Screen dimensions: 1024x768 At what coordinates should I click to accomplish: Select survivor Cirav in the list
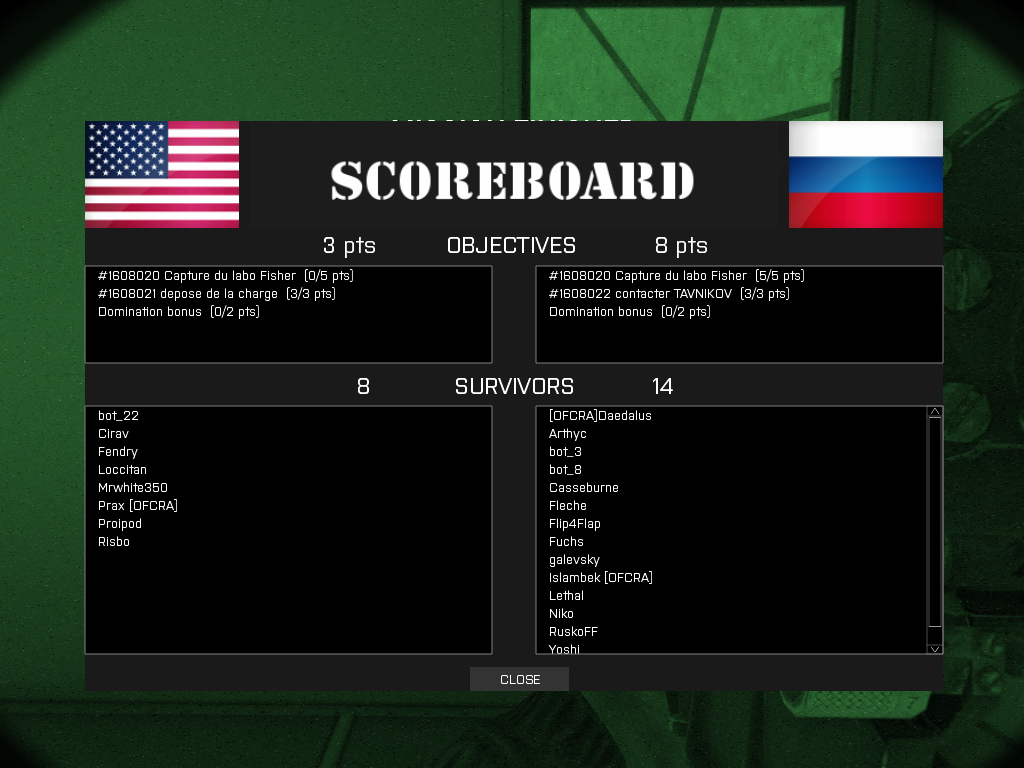113,434
